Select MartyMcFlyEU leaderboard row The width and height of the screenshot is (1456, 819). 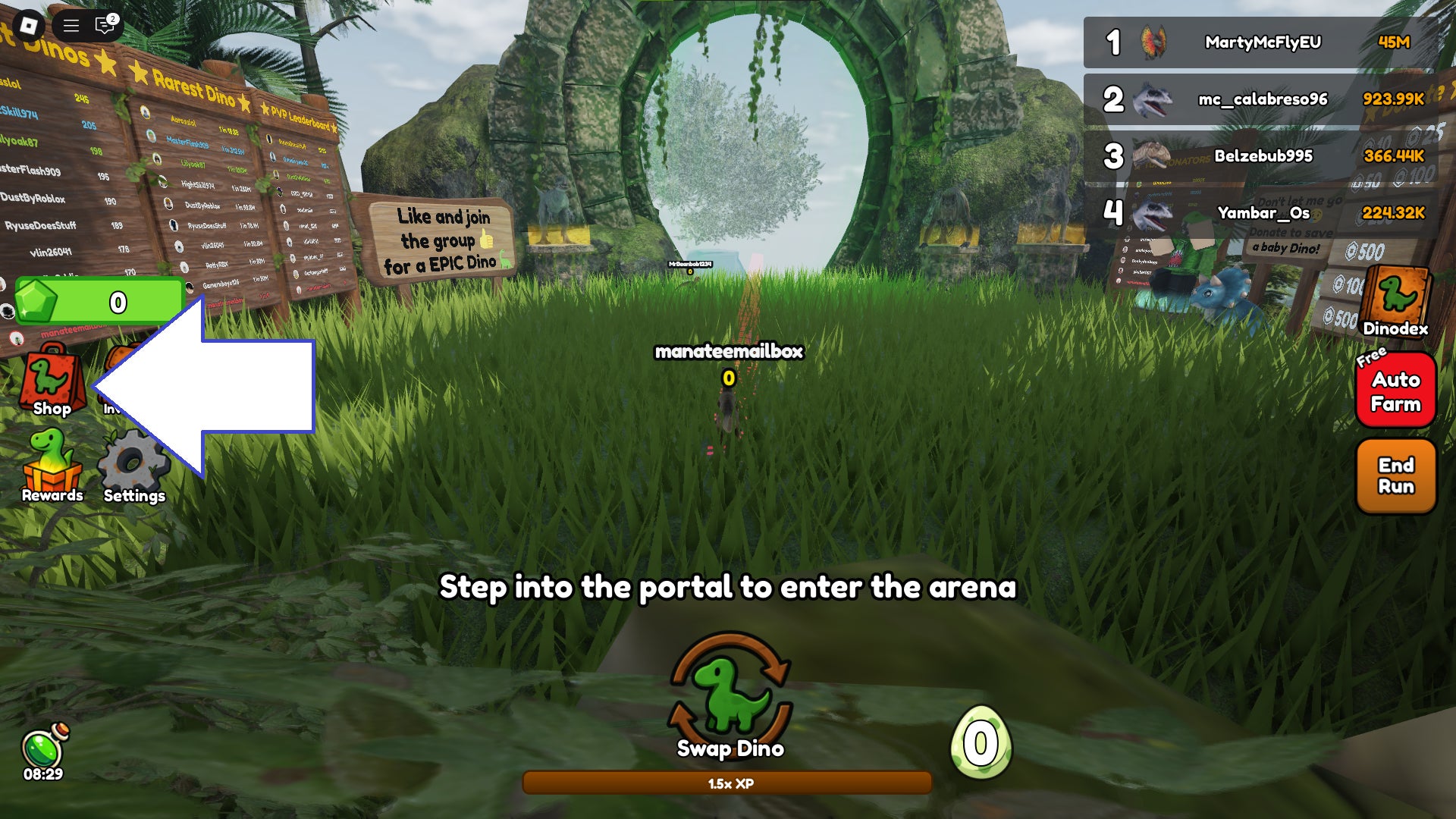(x=1260, y=42)
